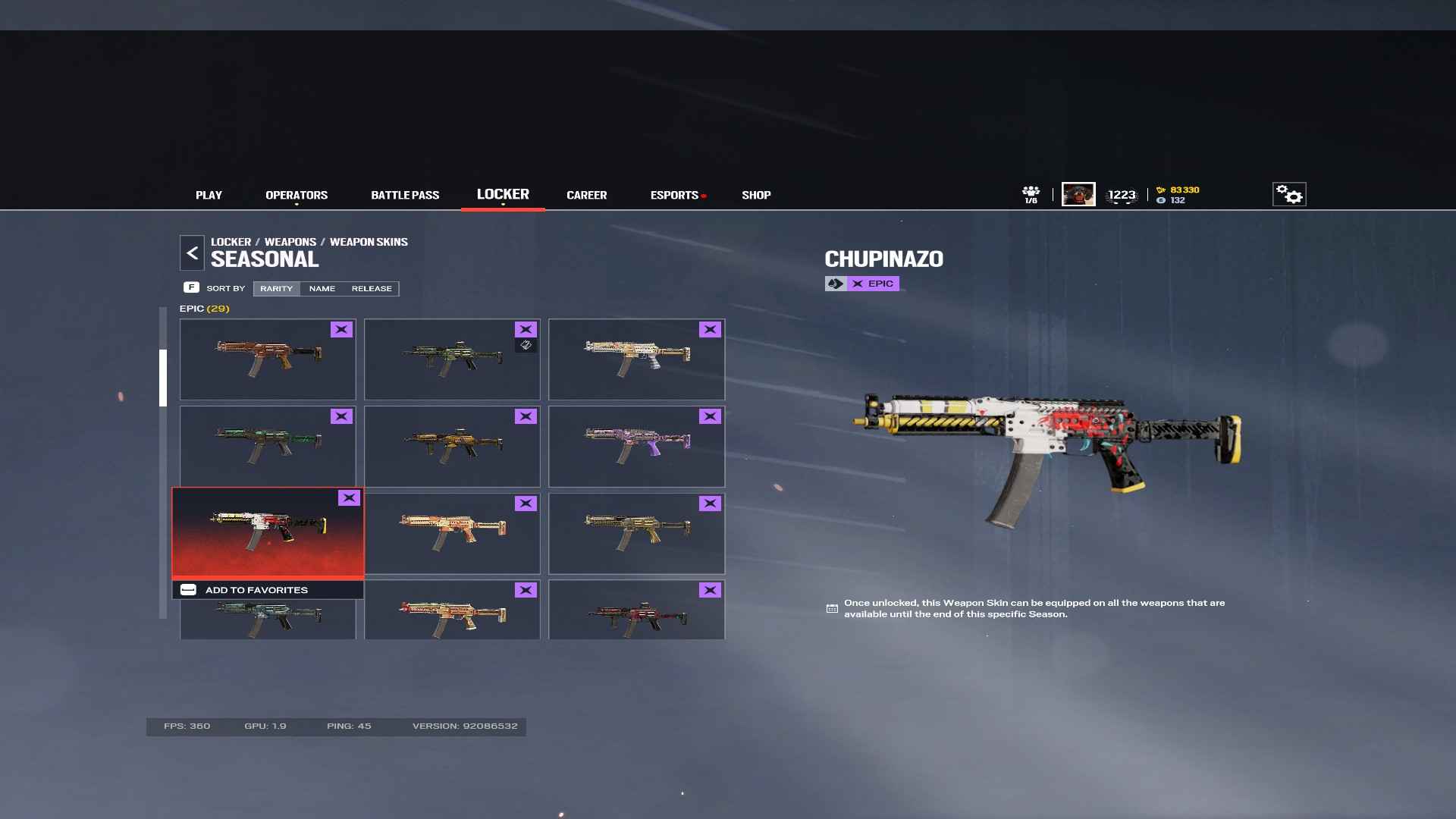The width and height of the screenshot is (1456, 819).
Task: Sort skins by Rarity
Action: coord(276,289)
